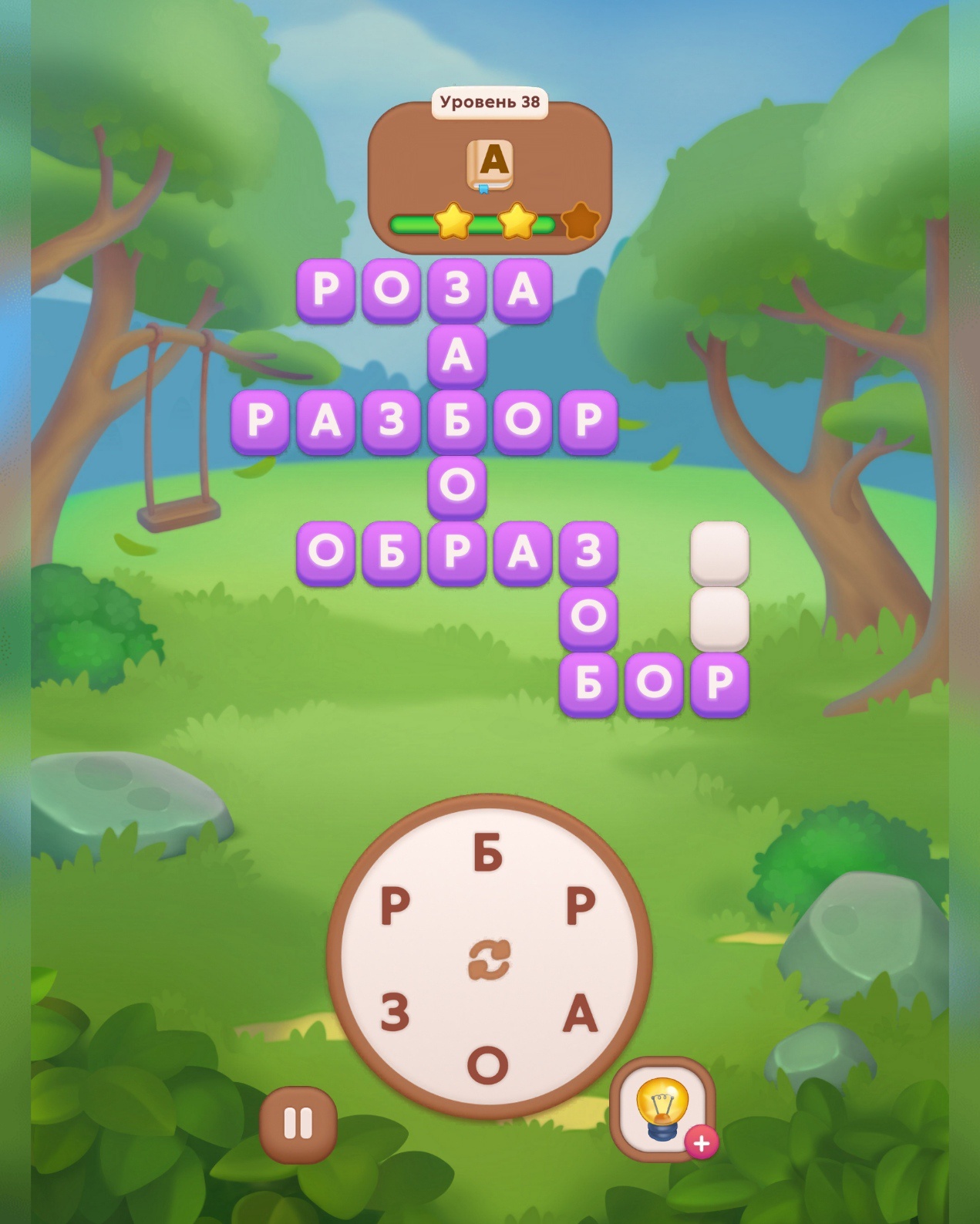Choose the letter З in the wheel

(x=395, y=1013)
